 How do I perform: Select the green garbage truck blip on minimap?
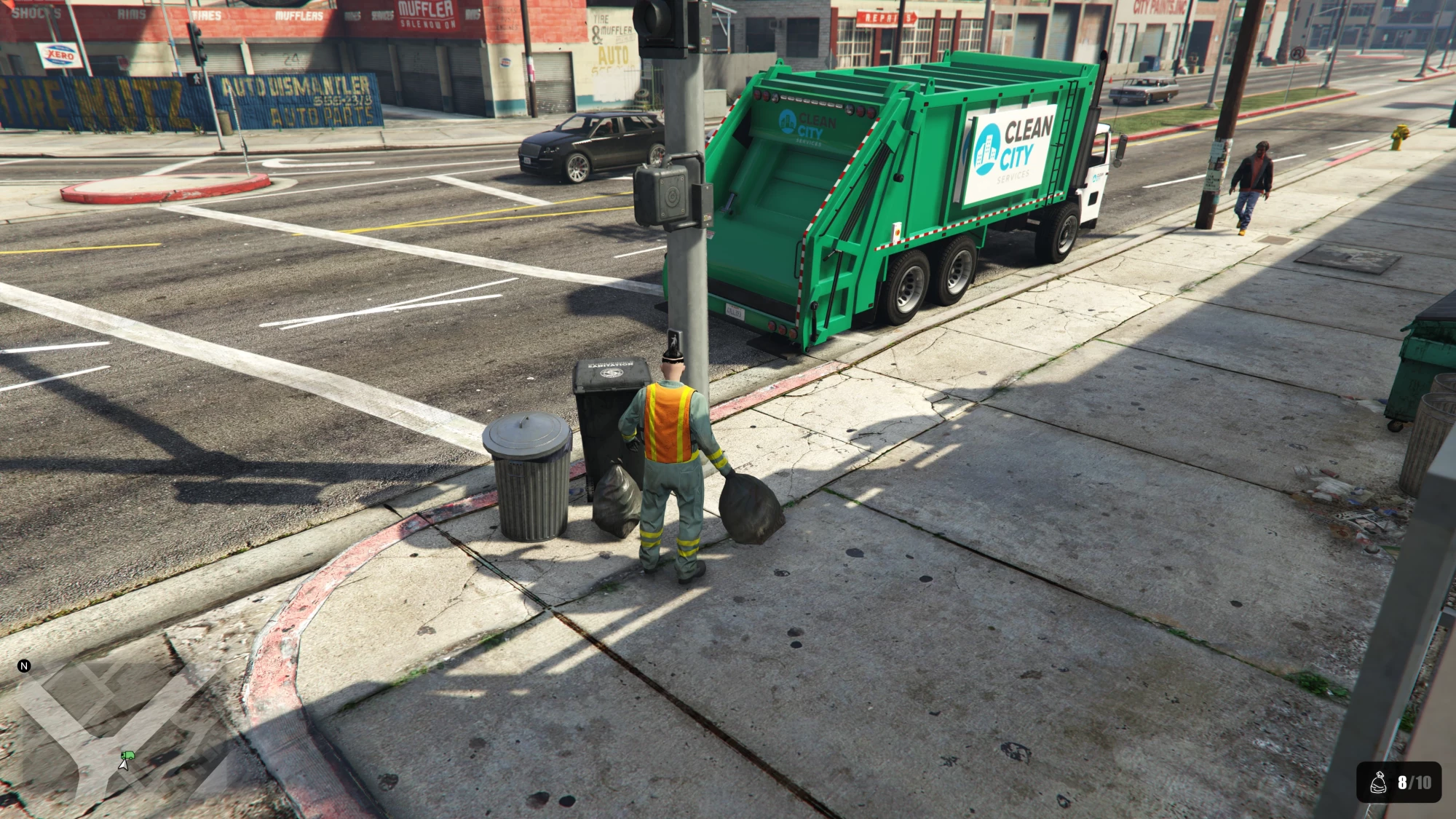(128, 756)
